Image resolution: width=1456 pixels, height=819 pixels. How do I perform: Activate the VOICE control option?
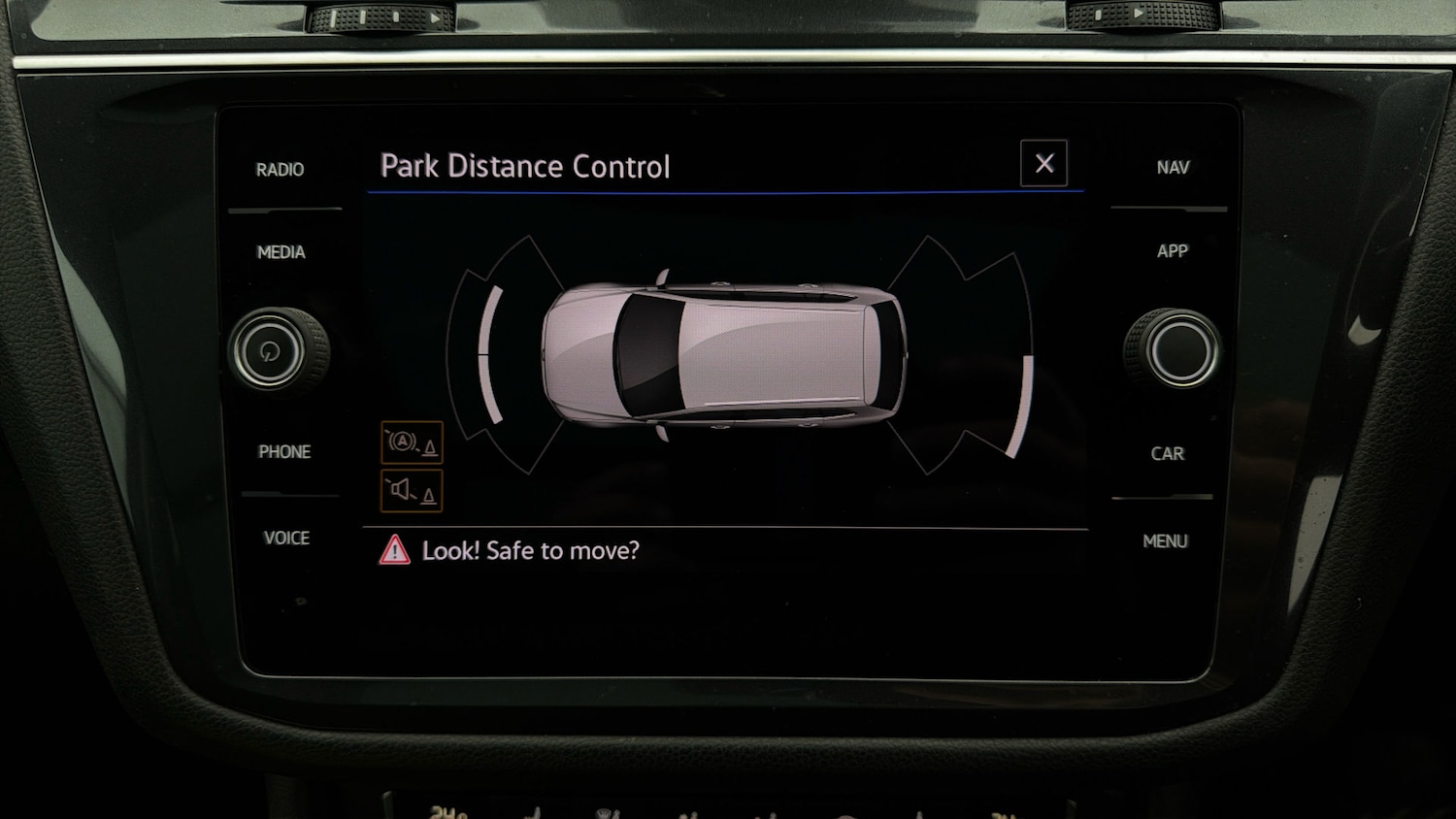click(x=286, y=539)
